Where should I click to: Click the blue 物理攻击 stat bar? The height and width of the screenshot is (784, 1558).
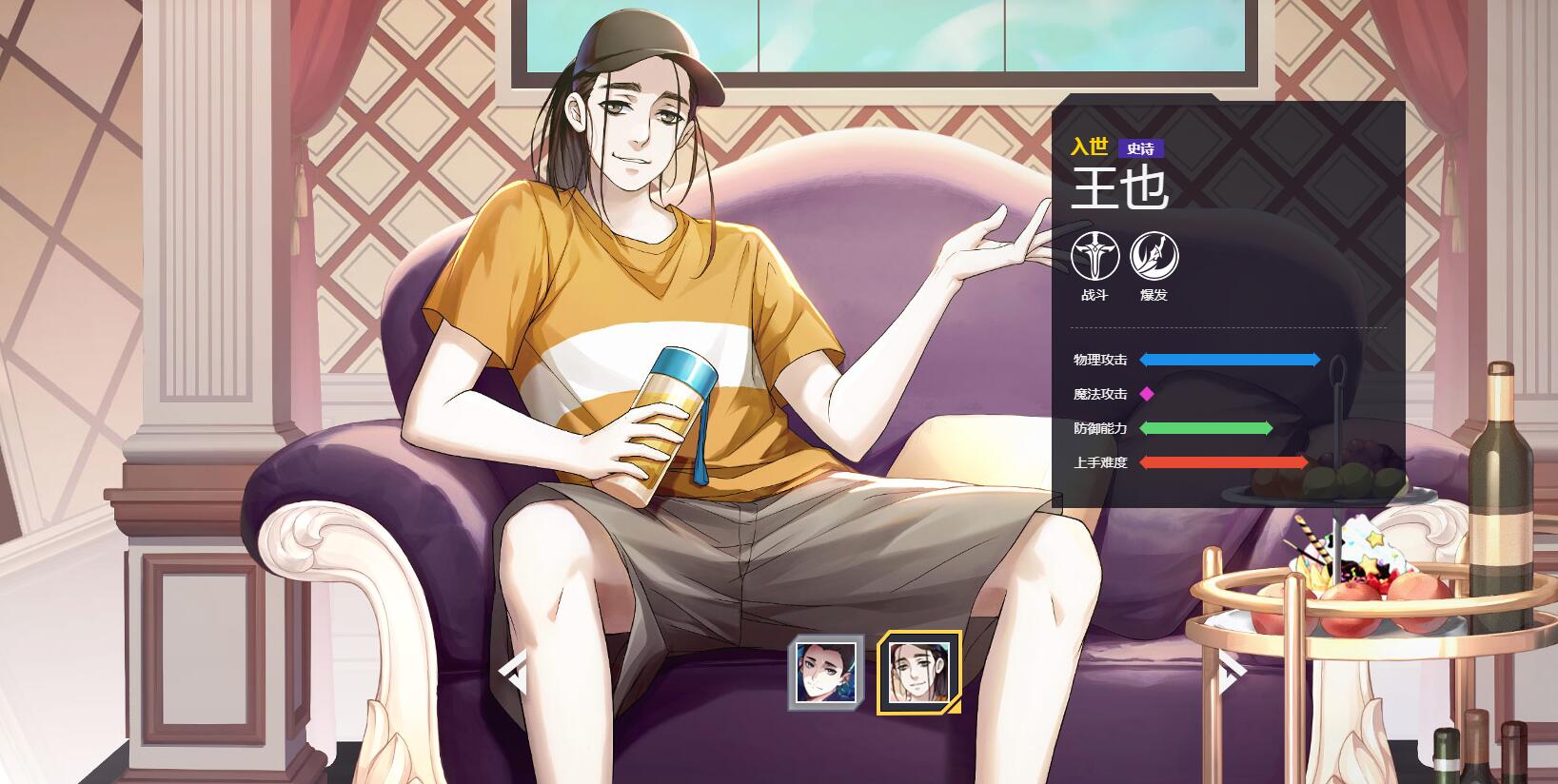coord(1228,360)
